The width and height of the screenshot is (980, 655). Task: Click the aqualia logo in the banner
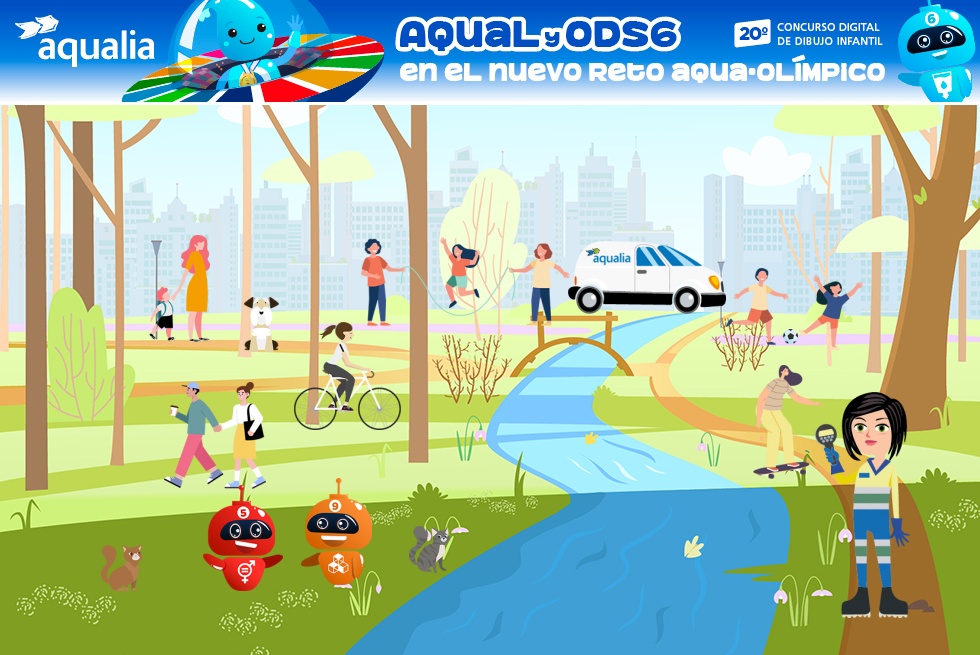pos(85,42)
